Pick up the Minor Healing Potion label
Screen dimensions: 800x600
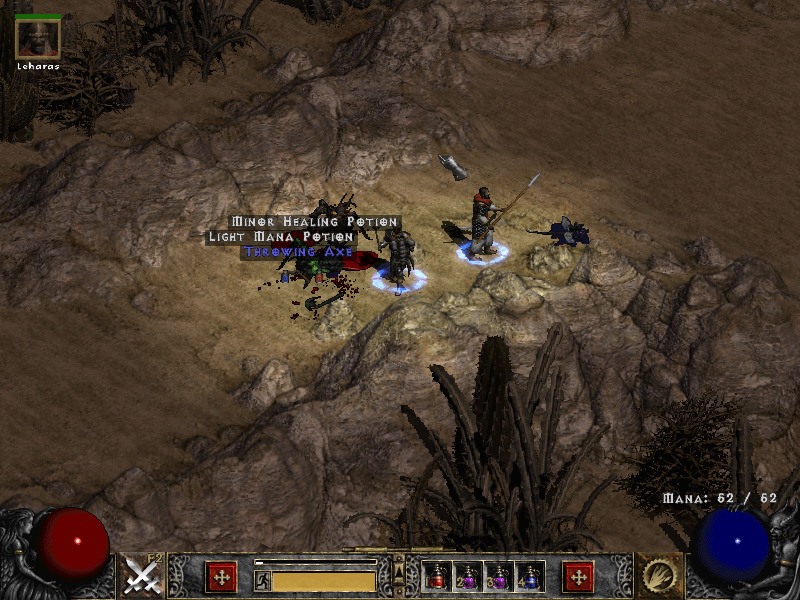tap(315, 222)
